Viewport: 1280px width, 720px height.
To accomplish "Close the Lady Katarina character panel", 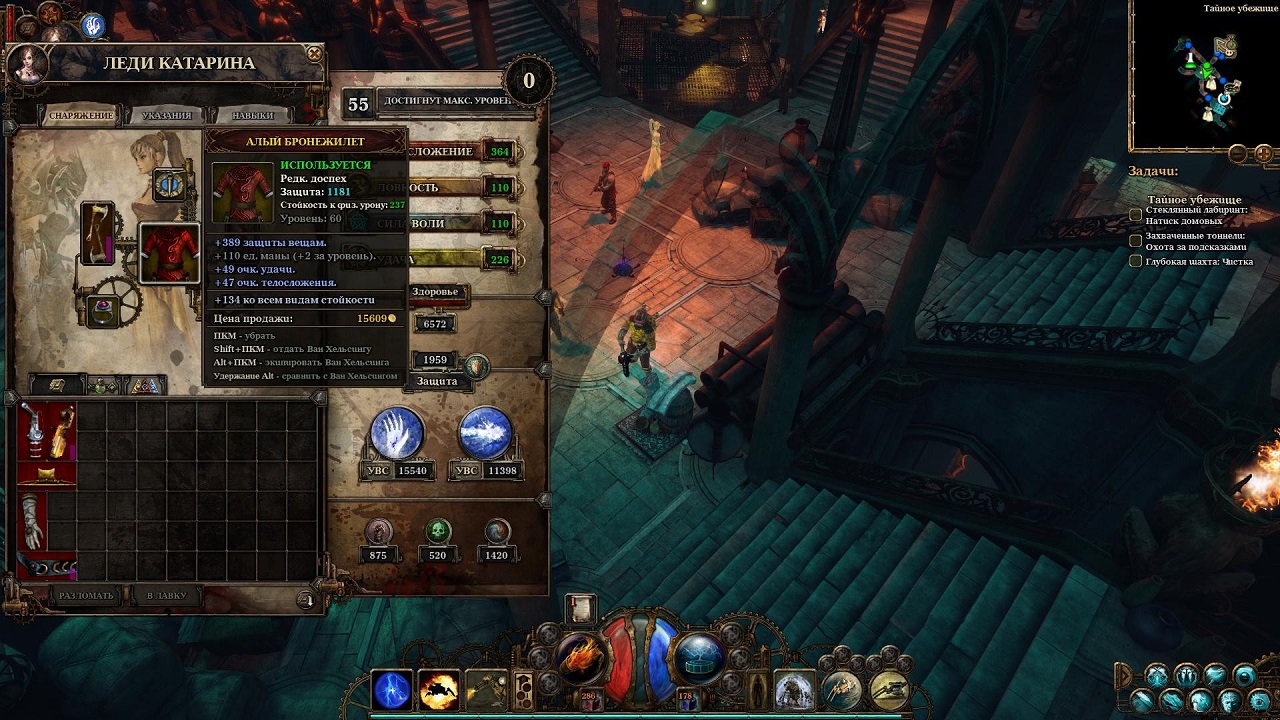I will 314,54.
